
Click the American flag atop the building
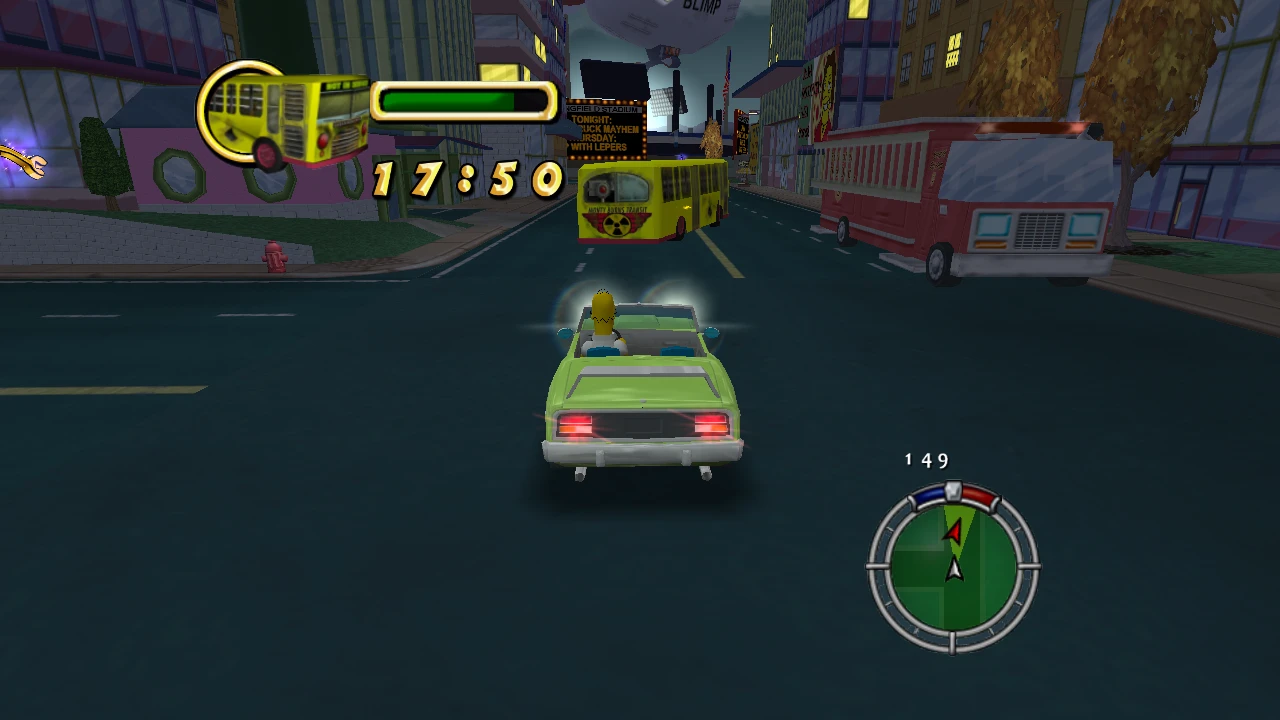click(726, 80)
